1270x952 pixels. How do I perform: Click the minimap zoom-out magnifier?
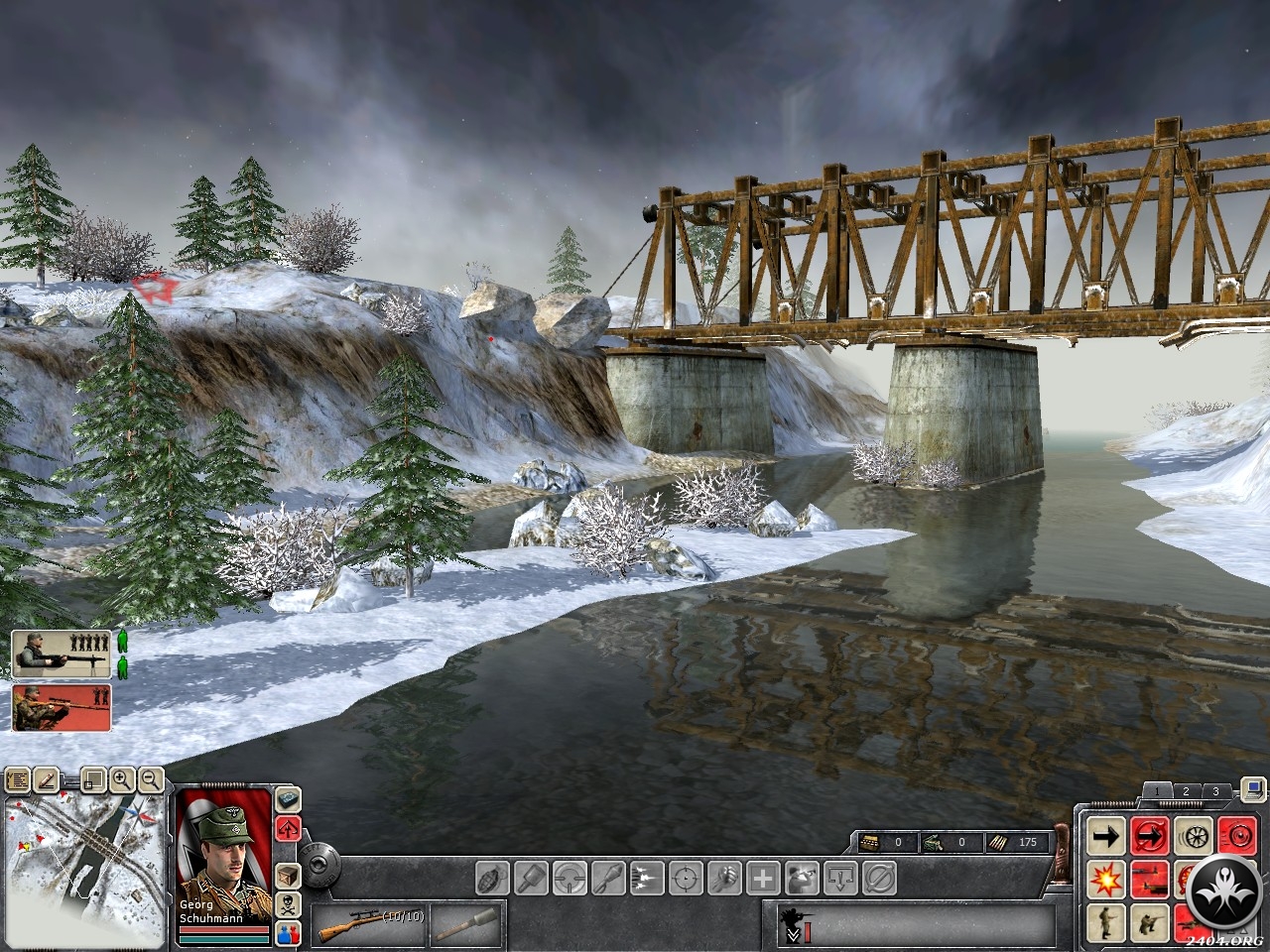(x=151, y=780)
